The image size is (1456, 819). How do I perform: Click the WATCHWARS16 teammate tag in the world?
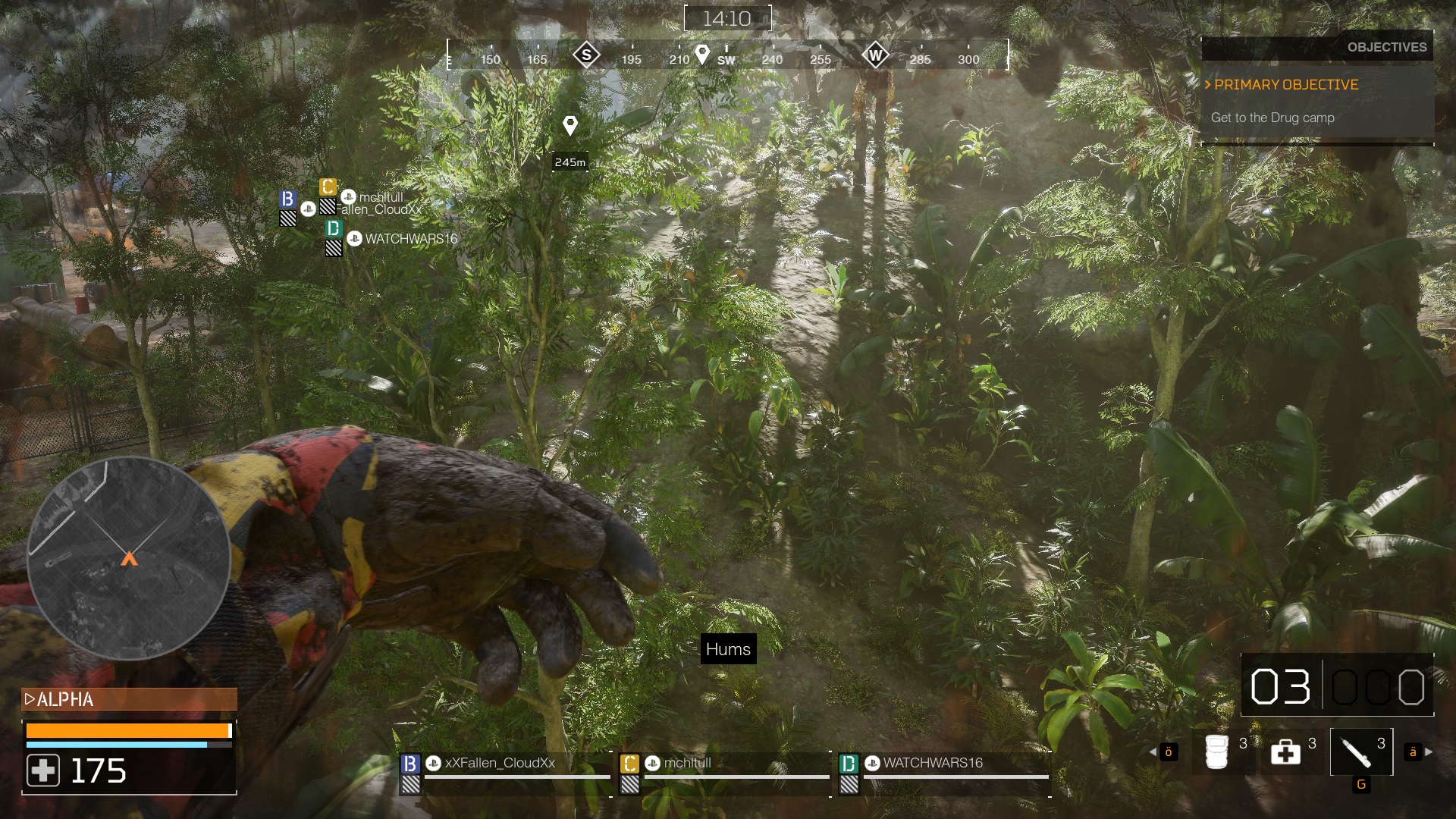[410, 239]
